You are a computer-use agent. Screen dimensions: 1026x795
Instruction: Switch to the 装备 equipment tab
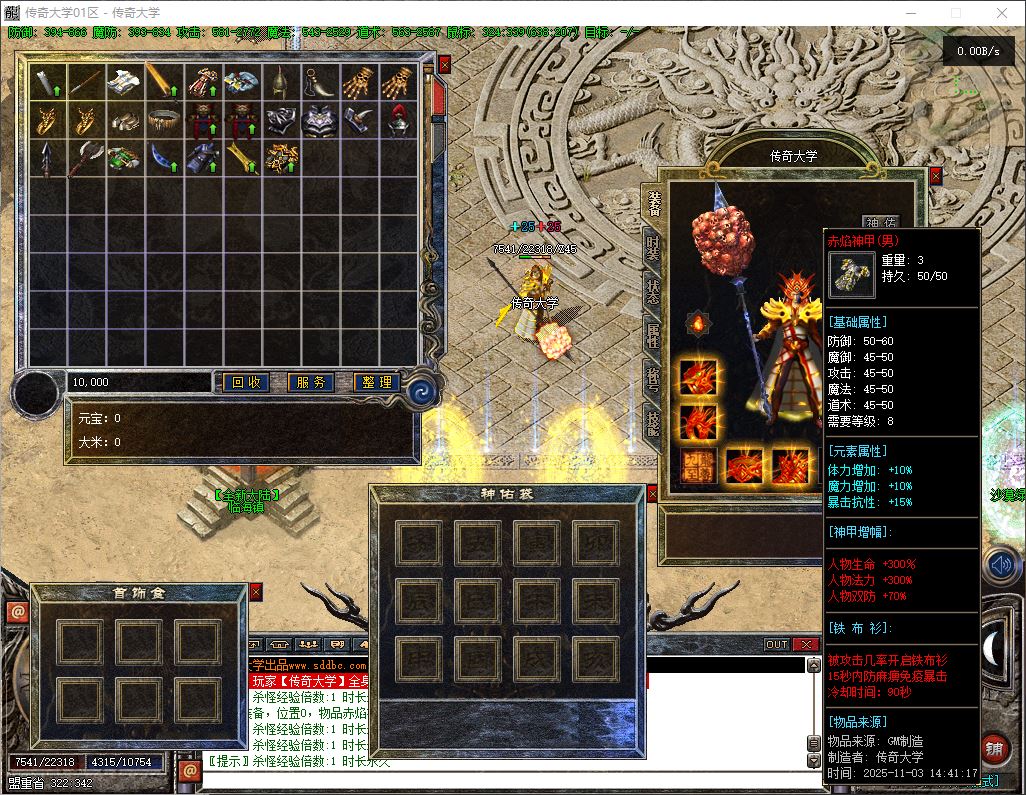pyautogui.click(x=653, y=202)
